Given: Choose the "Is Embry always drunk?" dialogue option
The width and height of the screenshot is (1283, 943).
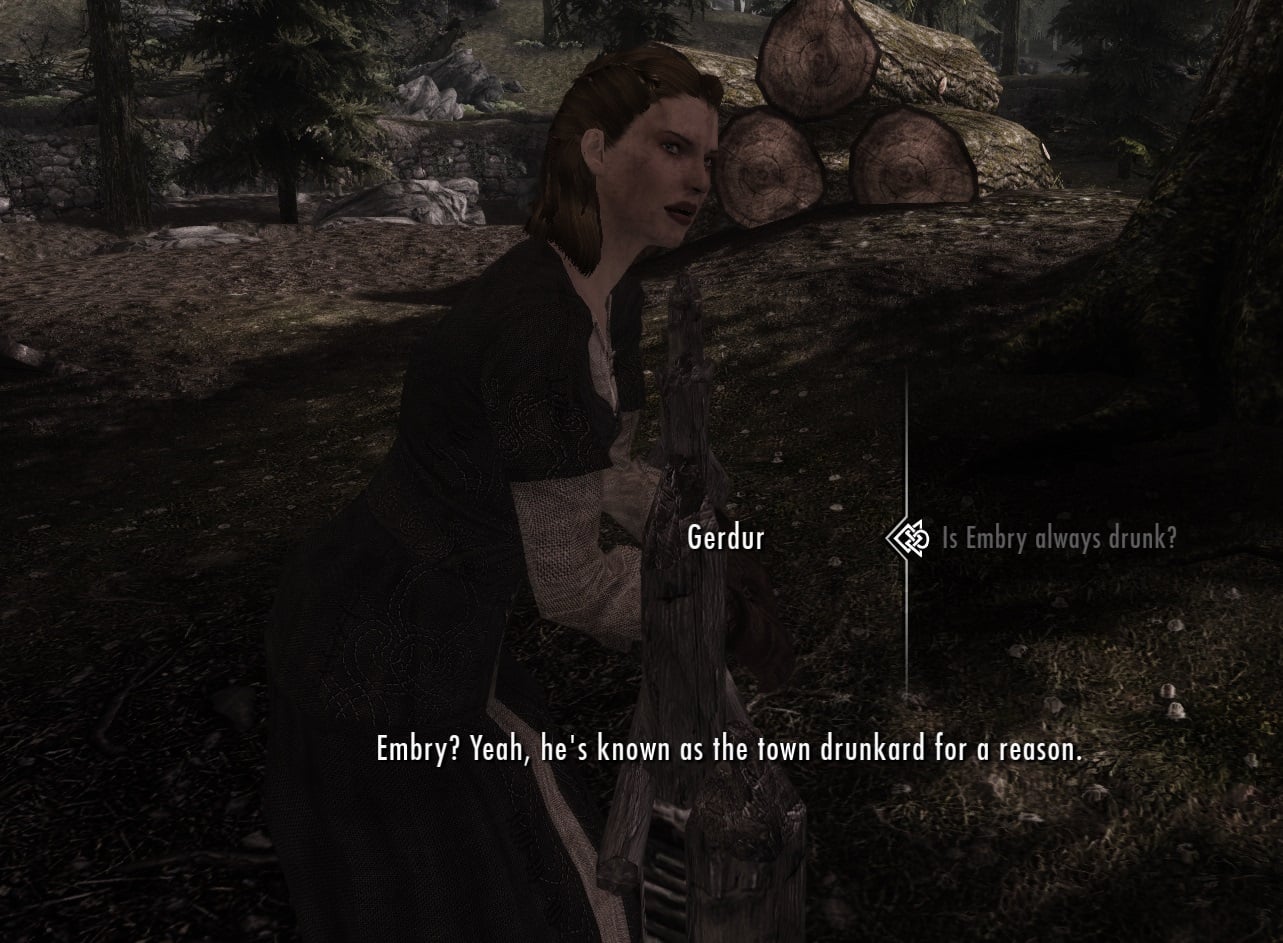Looking at the screenshot, I should pos(1058,539).
